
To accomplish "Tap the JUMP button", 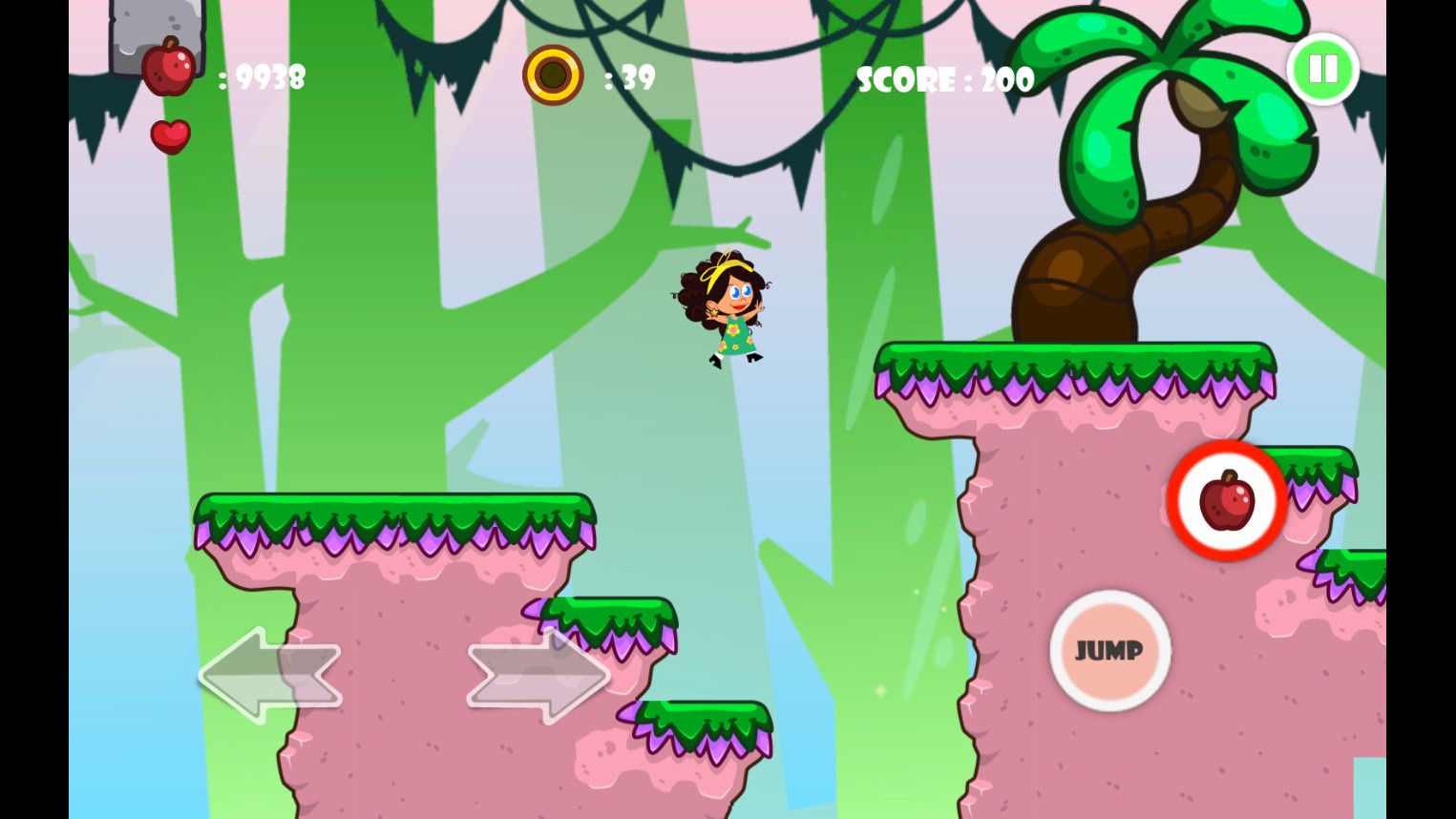I will 1109,650.
